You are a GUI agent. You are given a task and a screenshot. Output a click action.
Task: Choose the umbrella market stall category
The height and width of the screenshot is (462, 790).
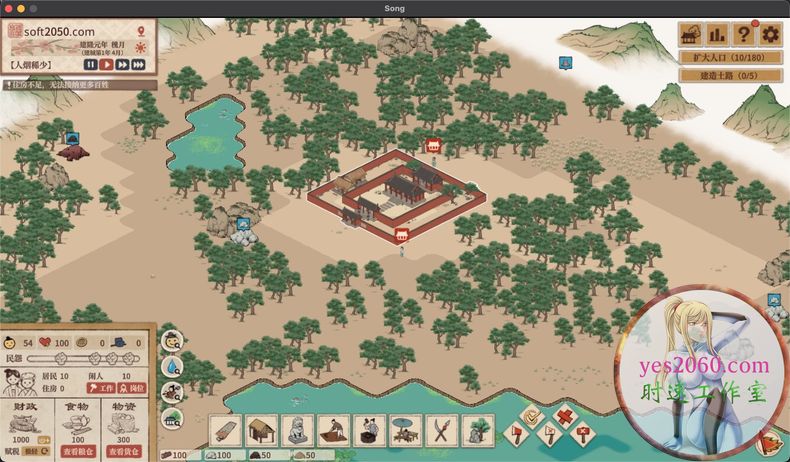pos(405,431)
